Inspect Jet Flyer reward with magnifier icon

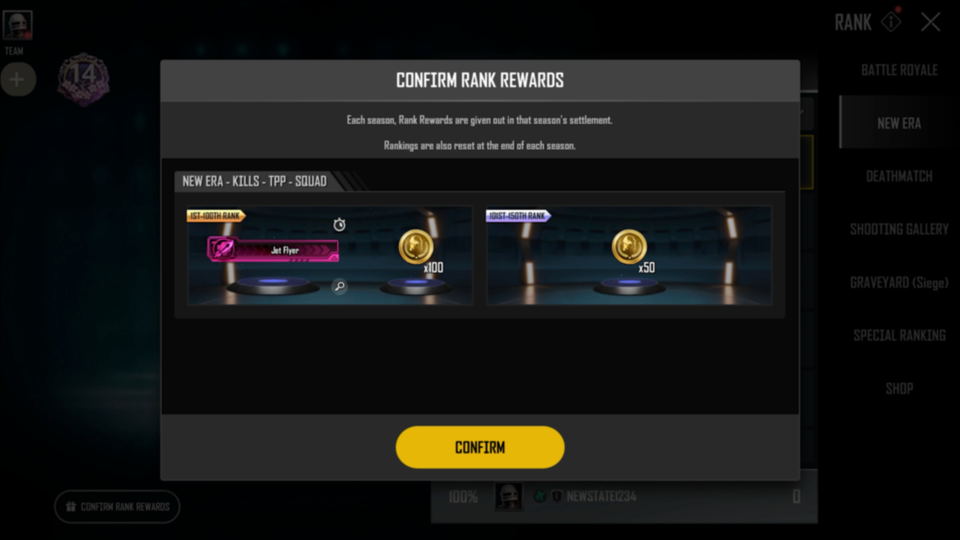point(340,287)
